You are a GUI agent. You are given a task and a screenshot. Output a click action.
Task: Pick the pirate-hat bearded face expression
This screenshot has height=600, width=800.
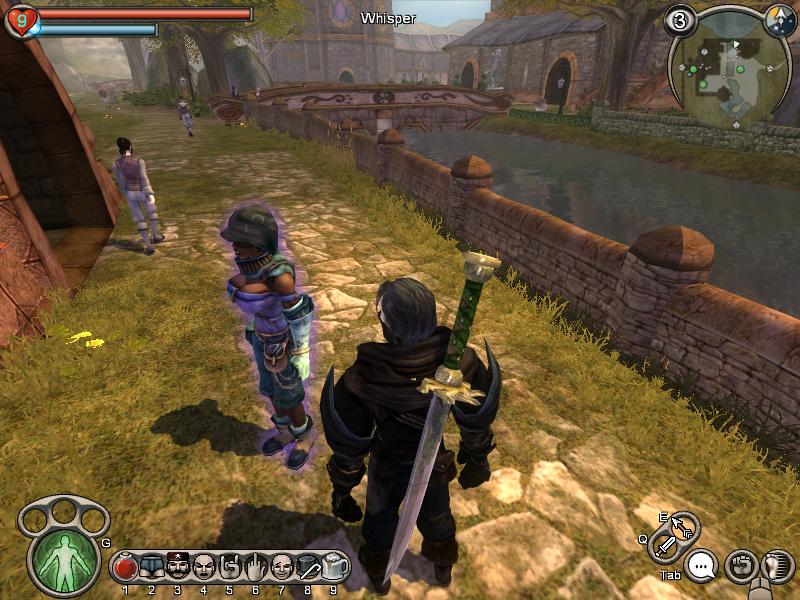178,568
